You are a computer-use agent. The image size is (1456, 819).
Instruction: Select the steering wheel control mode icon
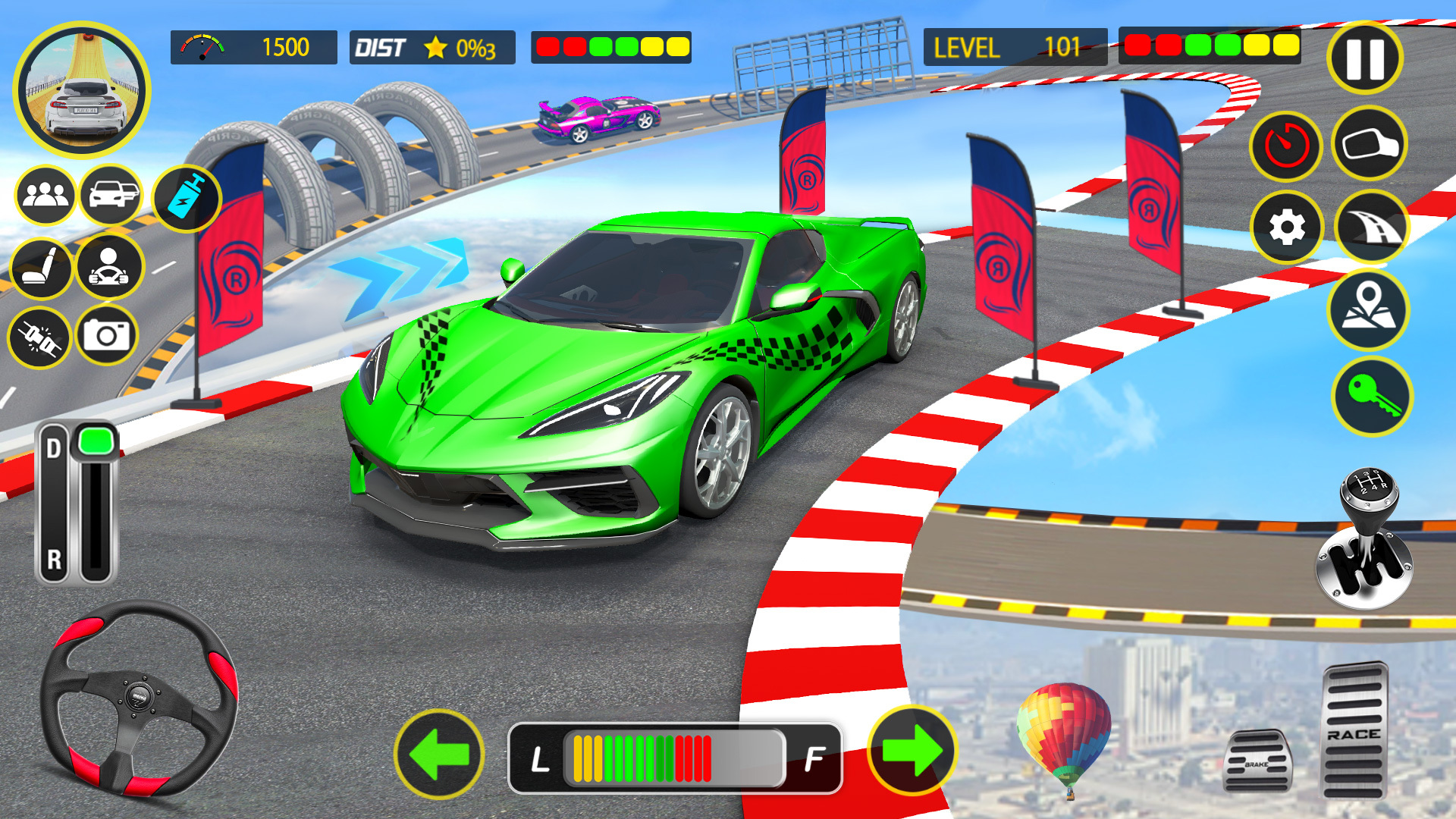(x=110, y=269)
